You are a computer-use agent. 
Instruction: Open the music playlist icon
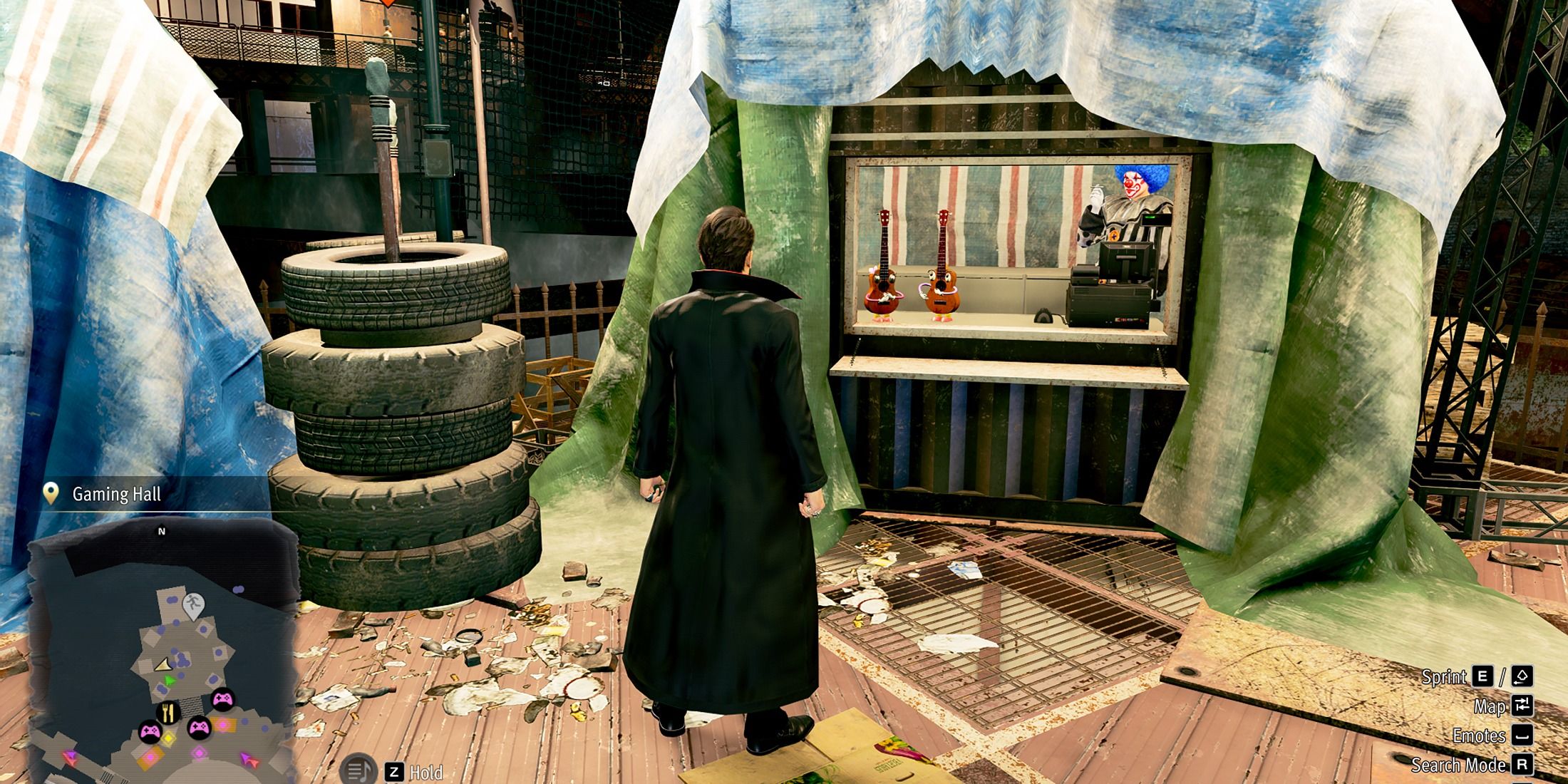coord(358,770)
